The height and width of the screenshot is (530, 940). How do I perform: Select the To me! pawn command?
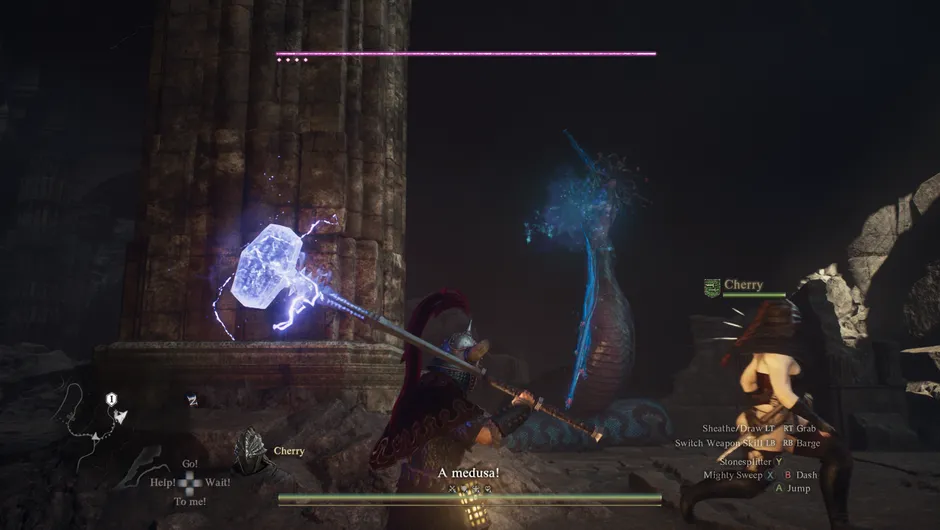(x=189, y=501)
